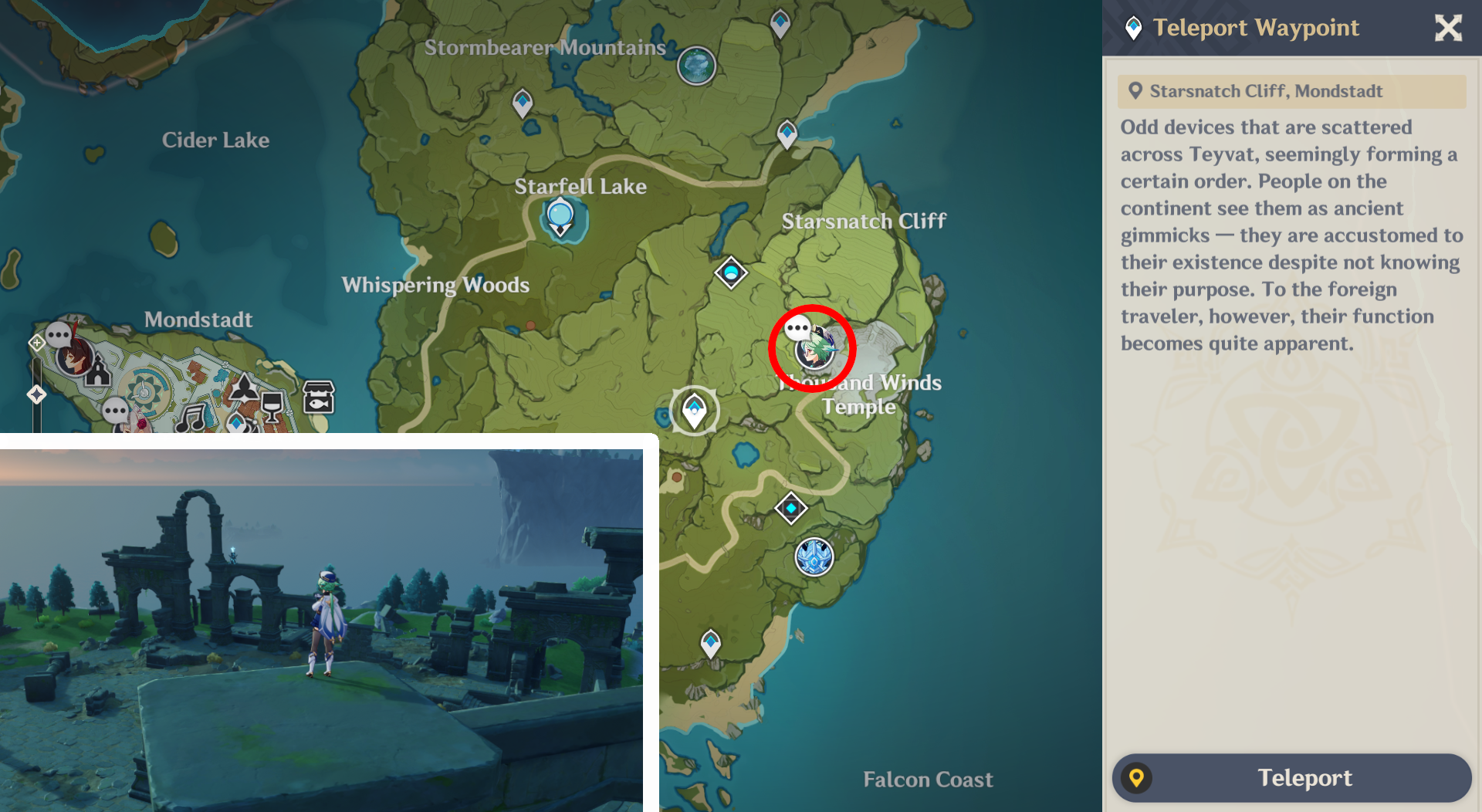Open the Statue of Seven at Starfell Lake
The image size is (1482, 812).
click(559, 214)
